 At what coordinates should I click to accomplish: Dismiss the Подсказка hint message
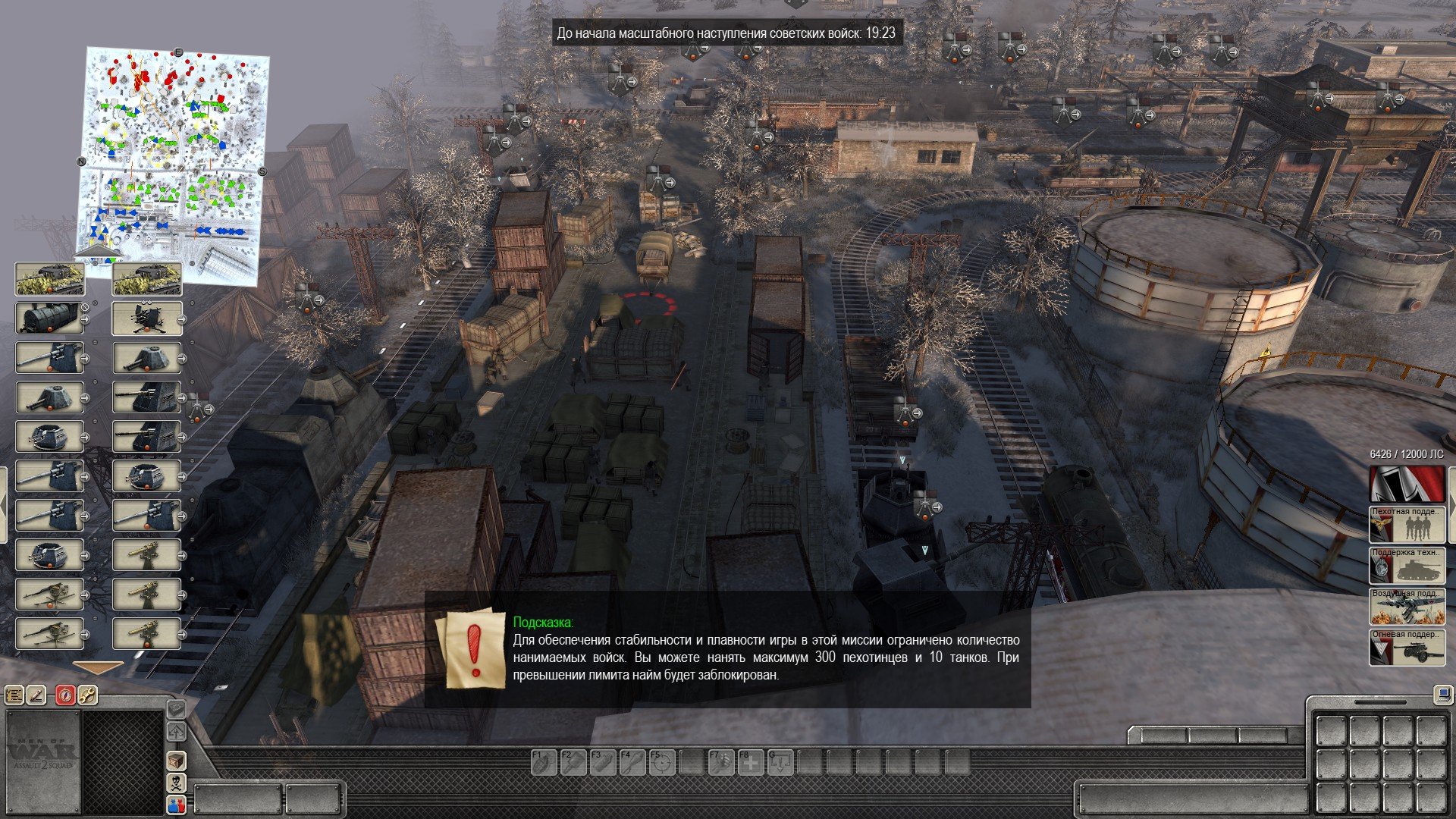pyautogui.click(x=475, y=649)
